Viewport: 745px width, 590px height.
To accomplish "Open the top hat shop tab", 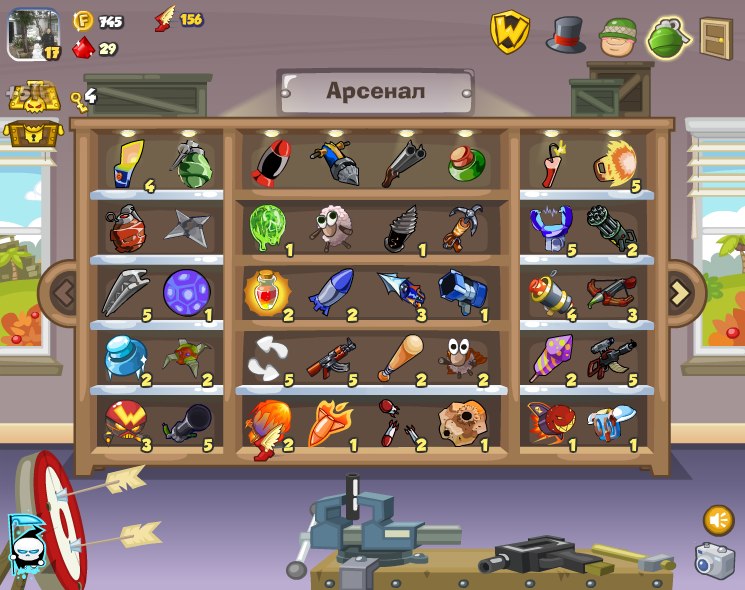I will click(x=565, y=35).
